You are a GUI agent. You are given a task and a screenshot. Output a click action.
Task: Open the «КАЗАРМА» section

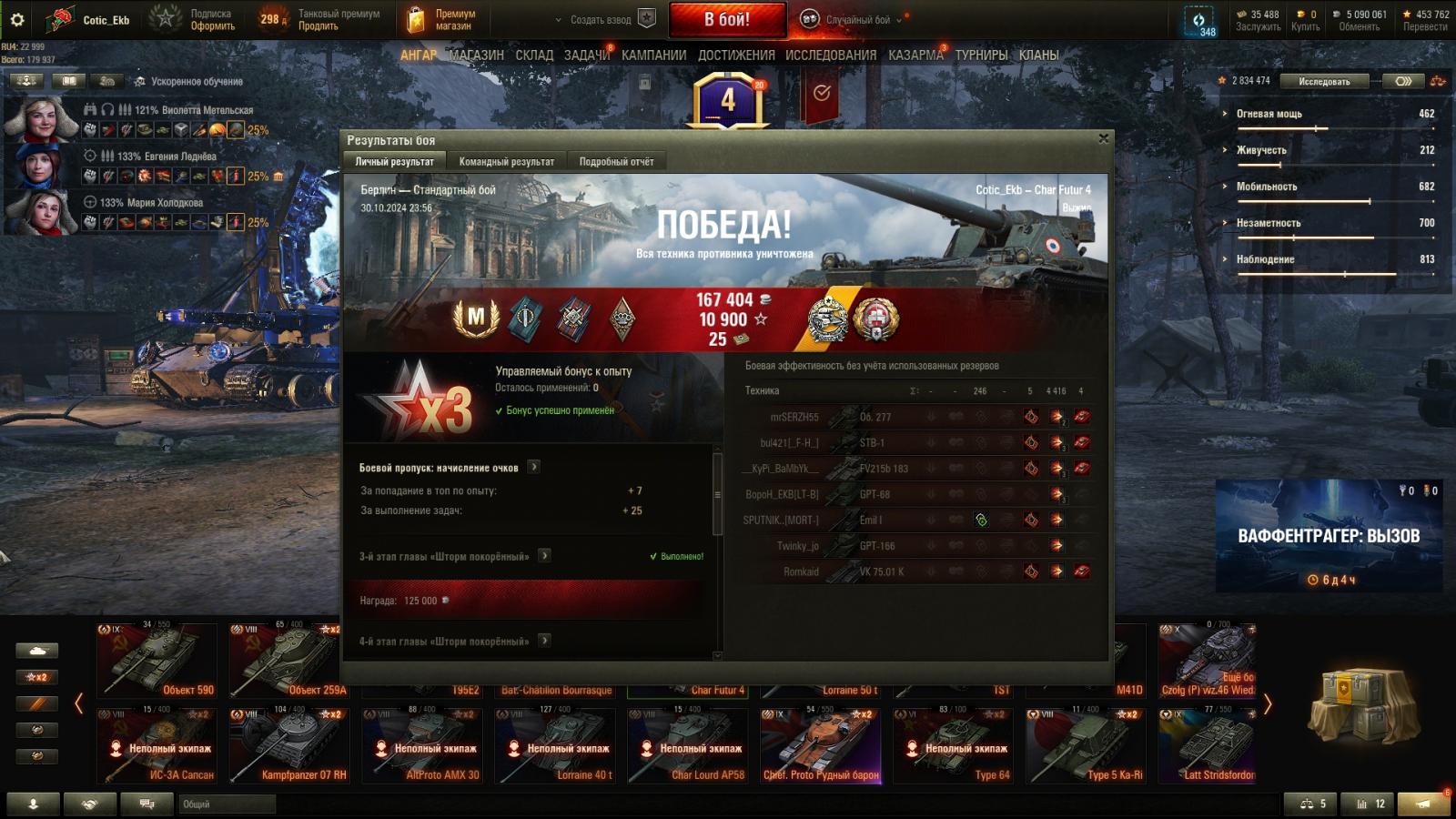coord(915,55)
